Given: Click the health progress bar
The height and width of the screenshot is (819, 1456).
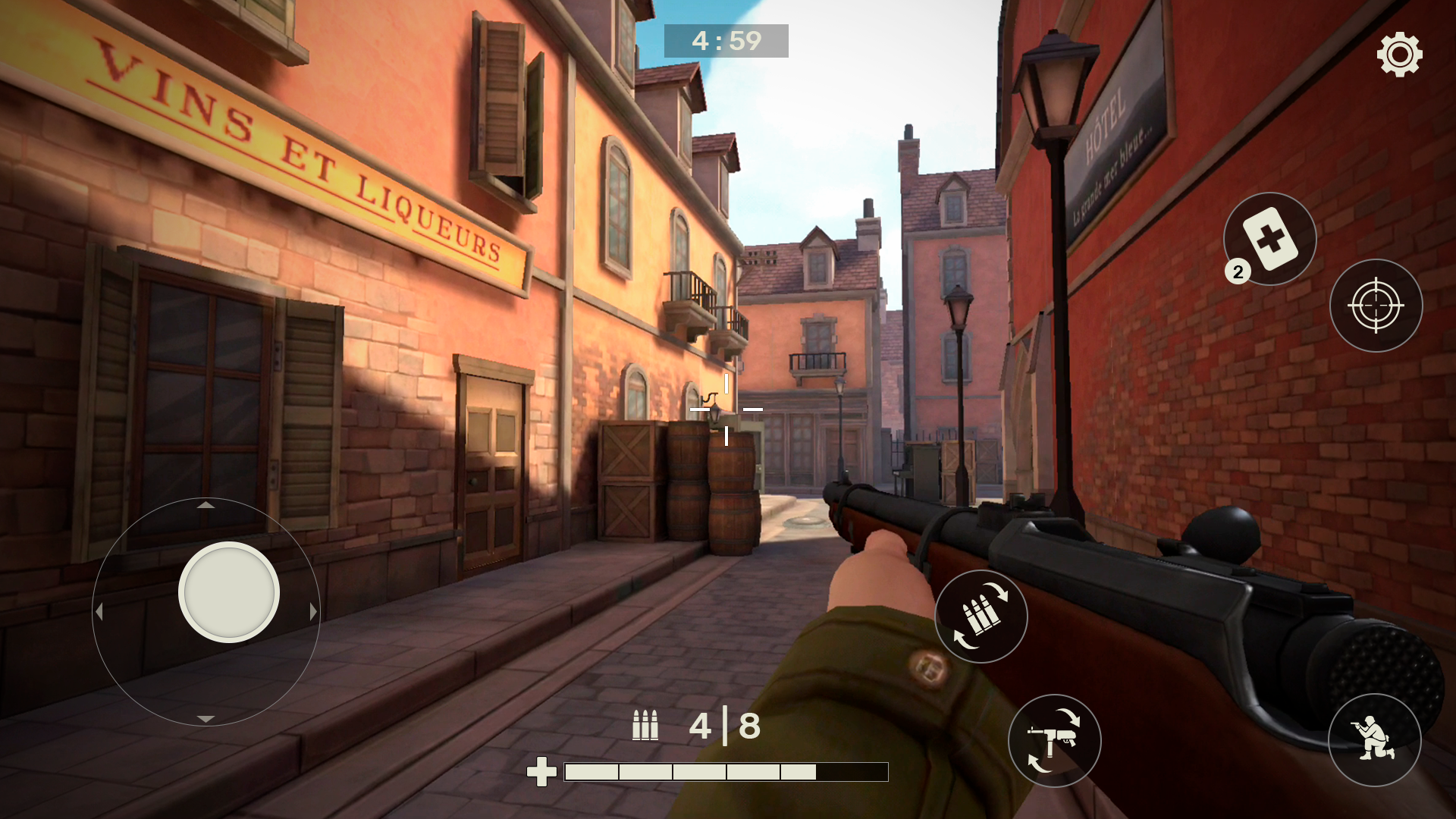Looking at the screenshot, I should 724,773.
